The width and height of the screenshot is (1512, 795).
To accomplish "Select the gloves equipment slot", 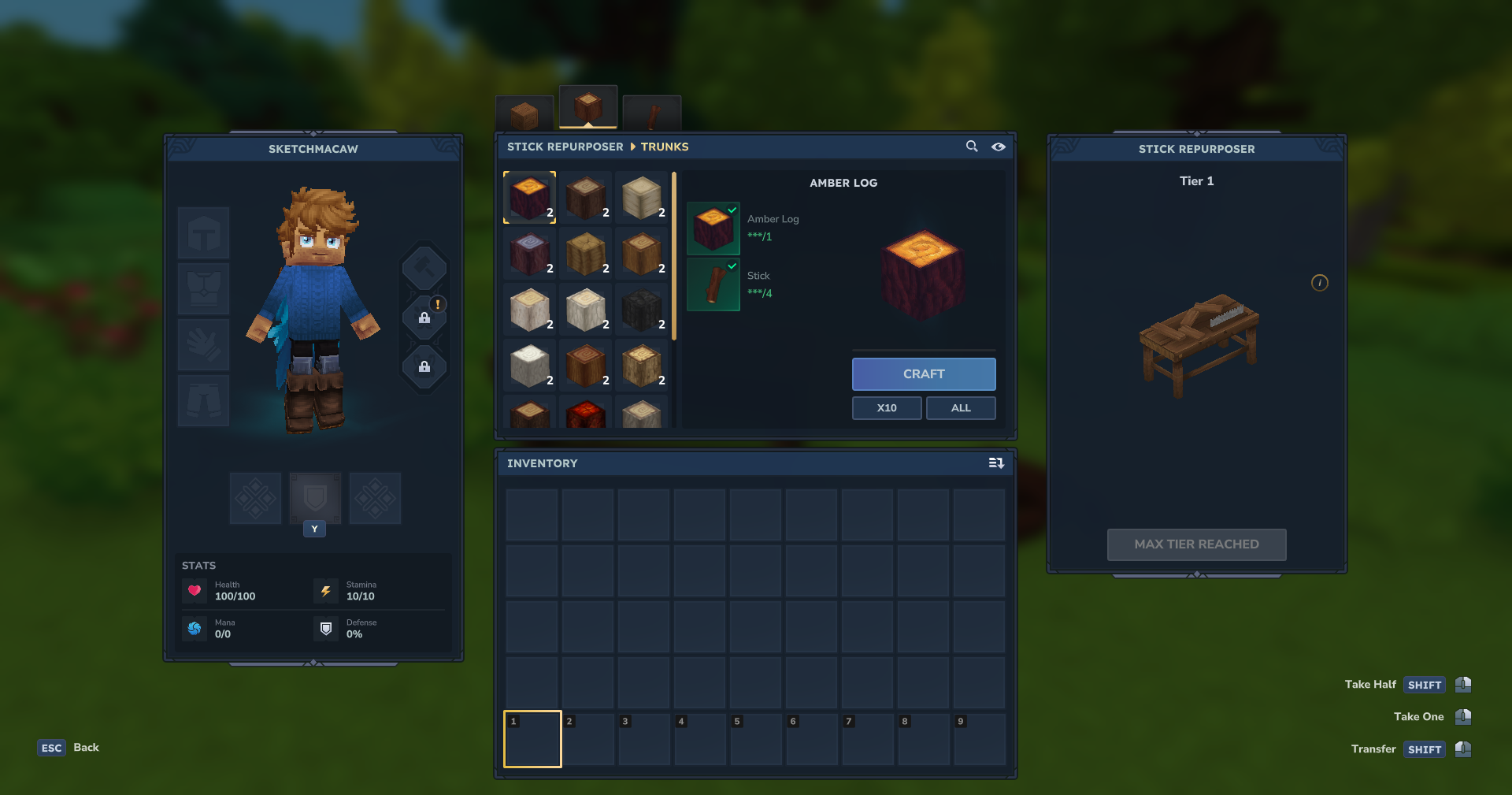I will click(204, 345).
